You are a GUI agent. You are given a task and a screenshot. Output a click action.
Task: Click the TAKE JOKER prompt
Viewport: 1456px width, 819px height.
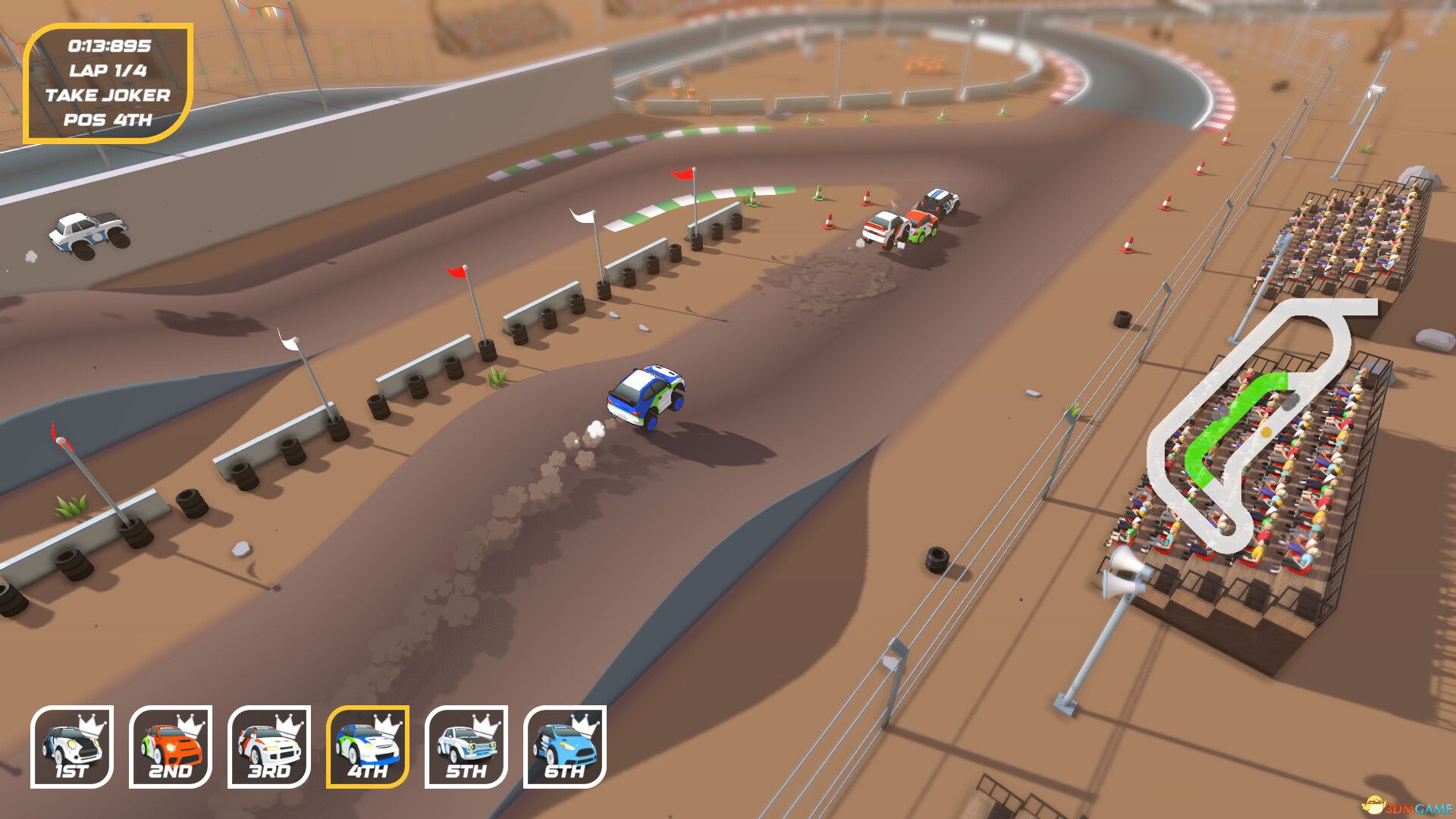(x=109, y=94)
